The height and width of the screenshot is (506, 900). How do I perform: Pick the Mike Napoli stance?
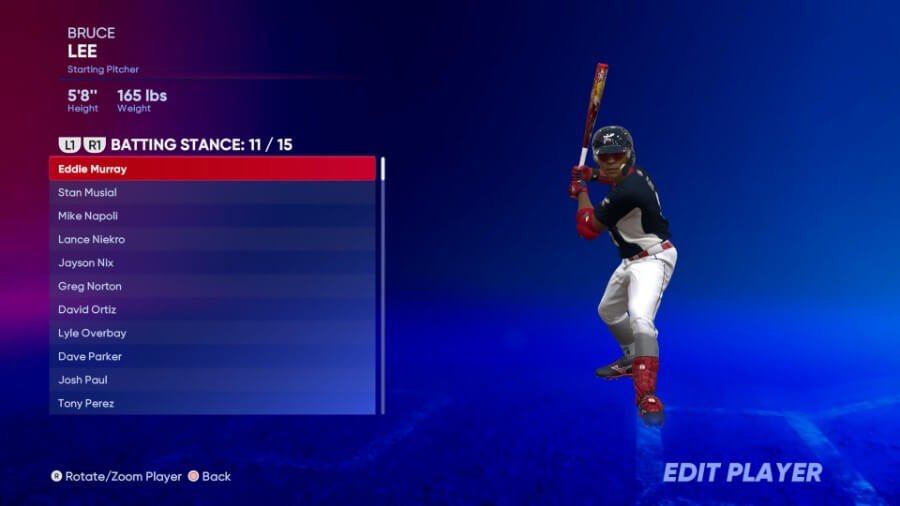click(212, 216)
